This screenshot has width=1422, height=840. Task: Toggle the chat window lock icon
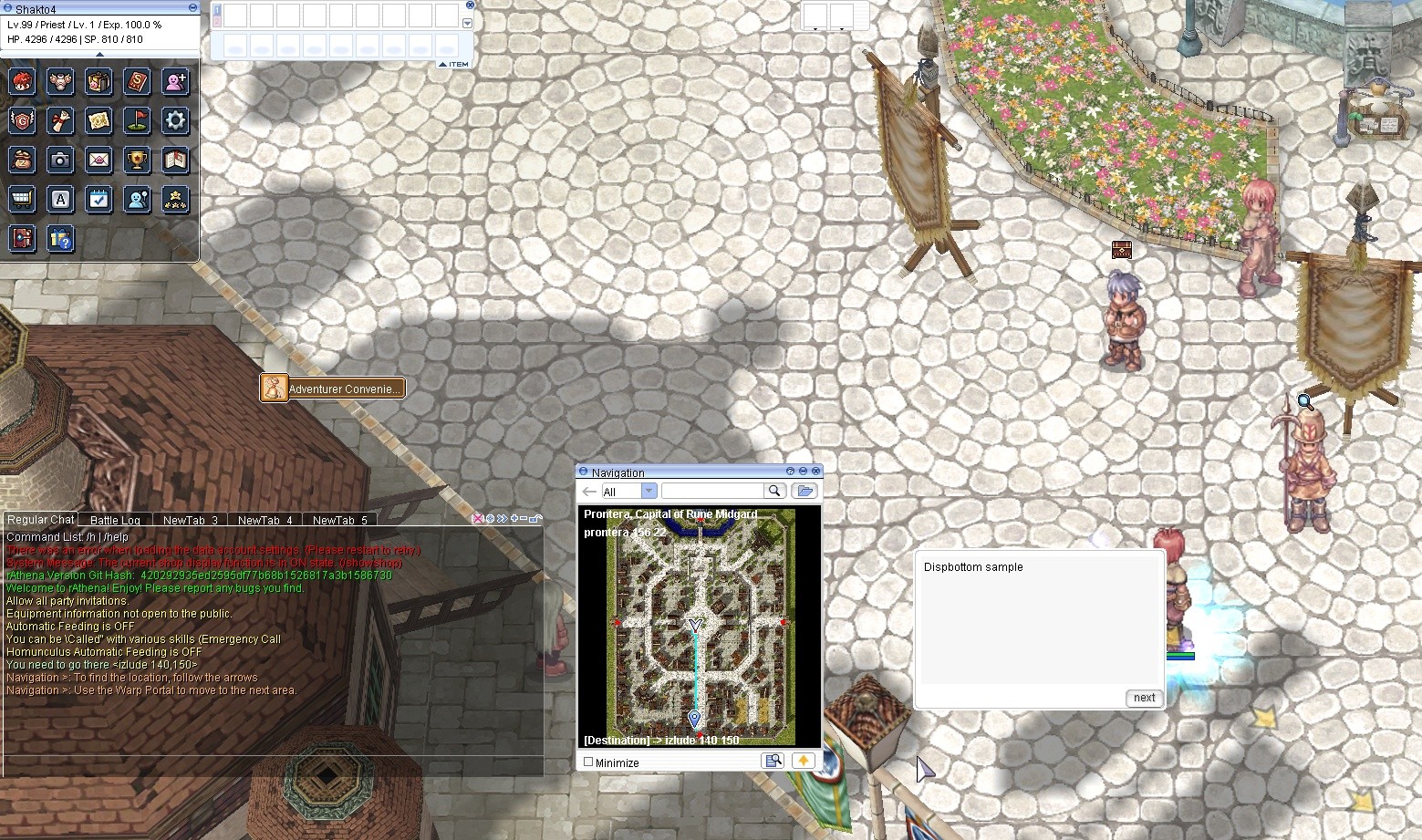click(x=536, y=518)
